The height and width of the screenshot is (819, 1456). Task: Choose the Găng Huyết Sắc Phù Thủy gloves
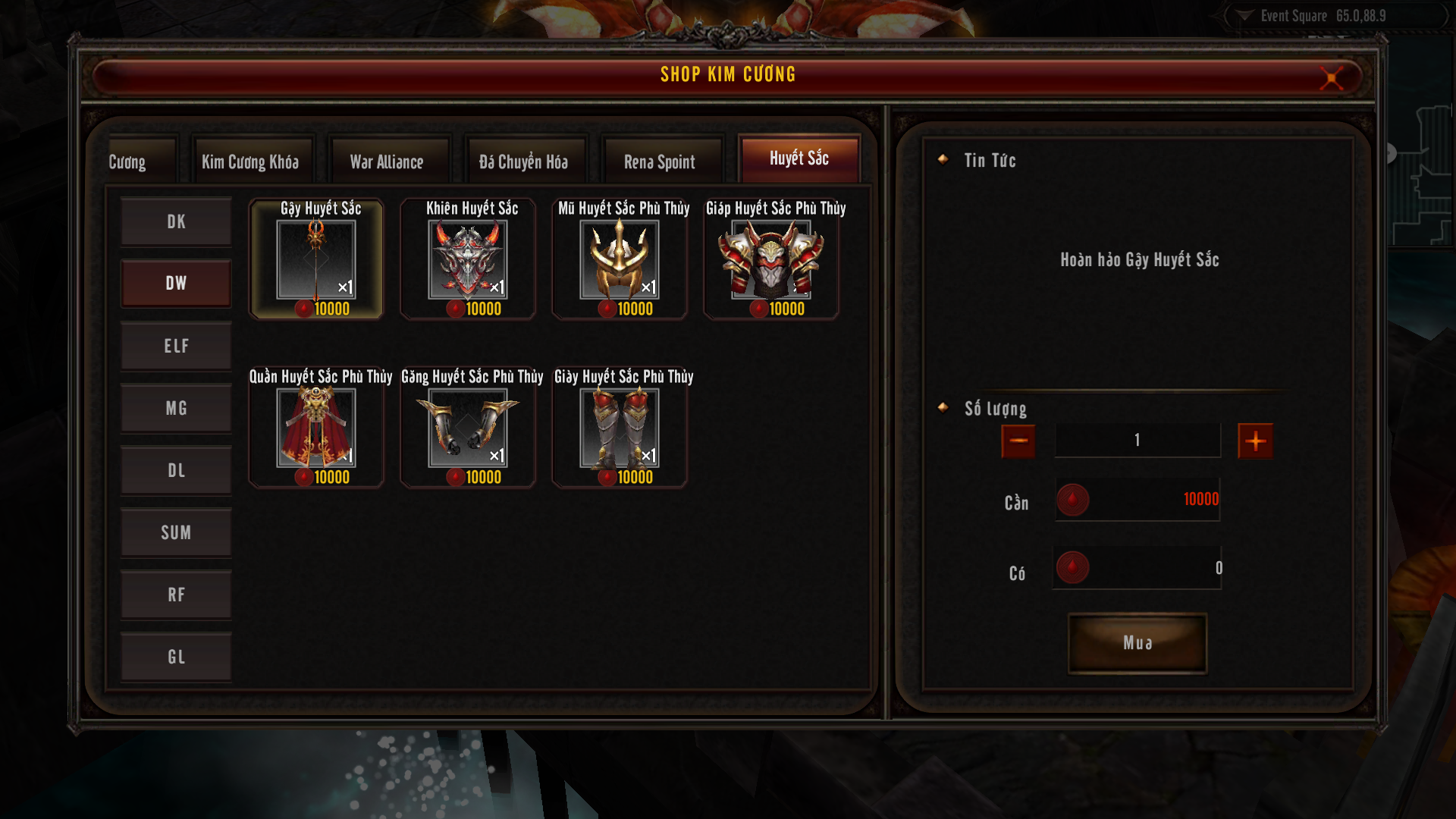[x=468, y=428]
